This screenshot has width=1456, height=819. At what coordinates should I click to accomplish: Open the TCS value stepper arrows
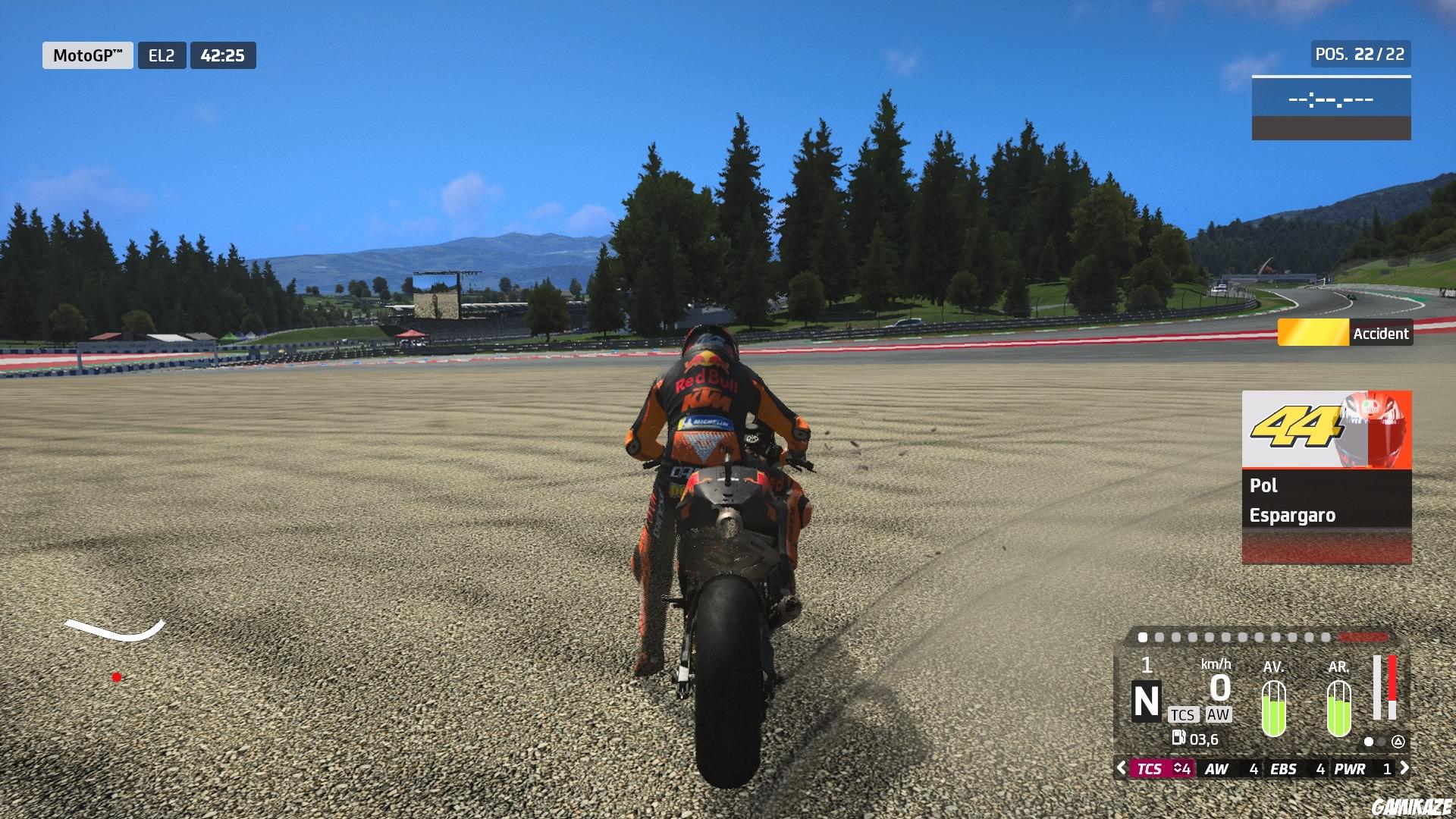[x=1179, y=768]
